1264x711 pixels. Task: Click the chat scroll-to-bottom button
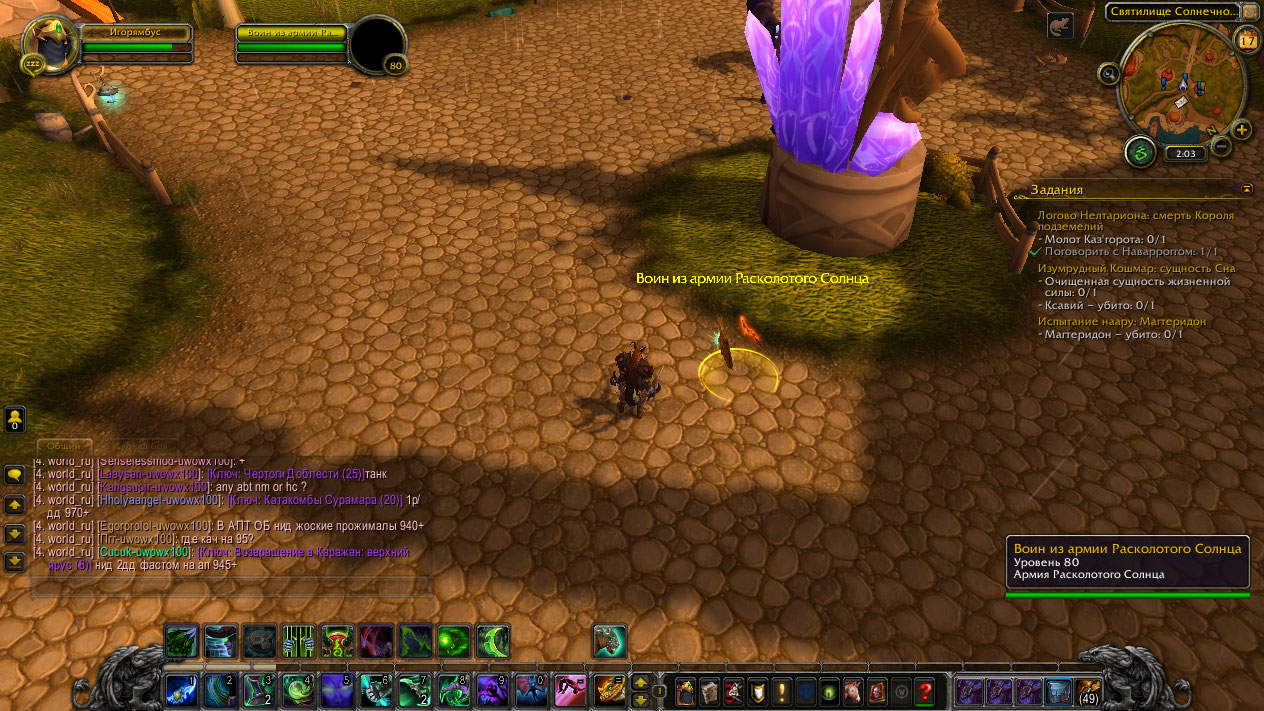[x=15, y=561]
